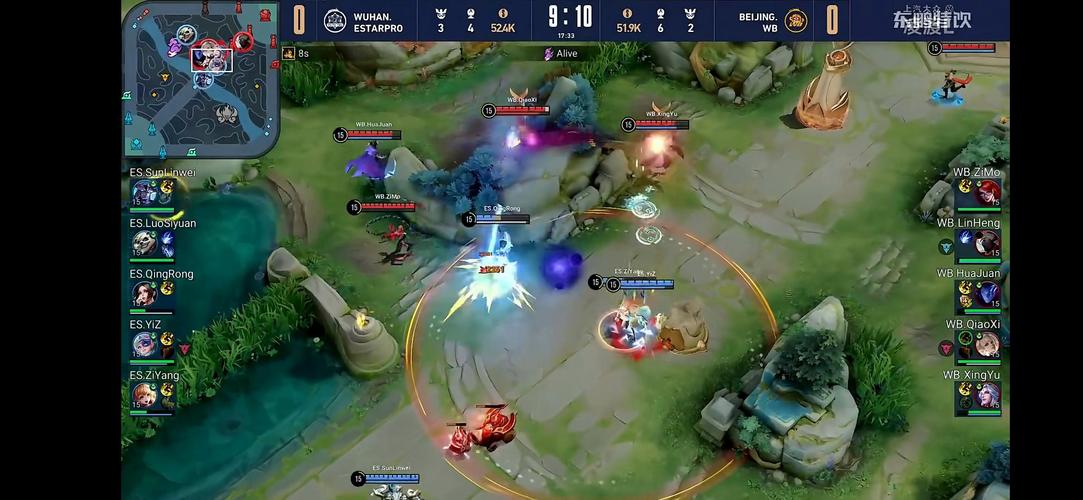1083x500 pixels.
Task: Click the Beijing WB team logo
Action: click(795, 20)
